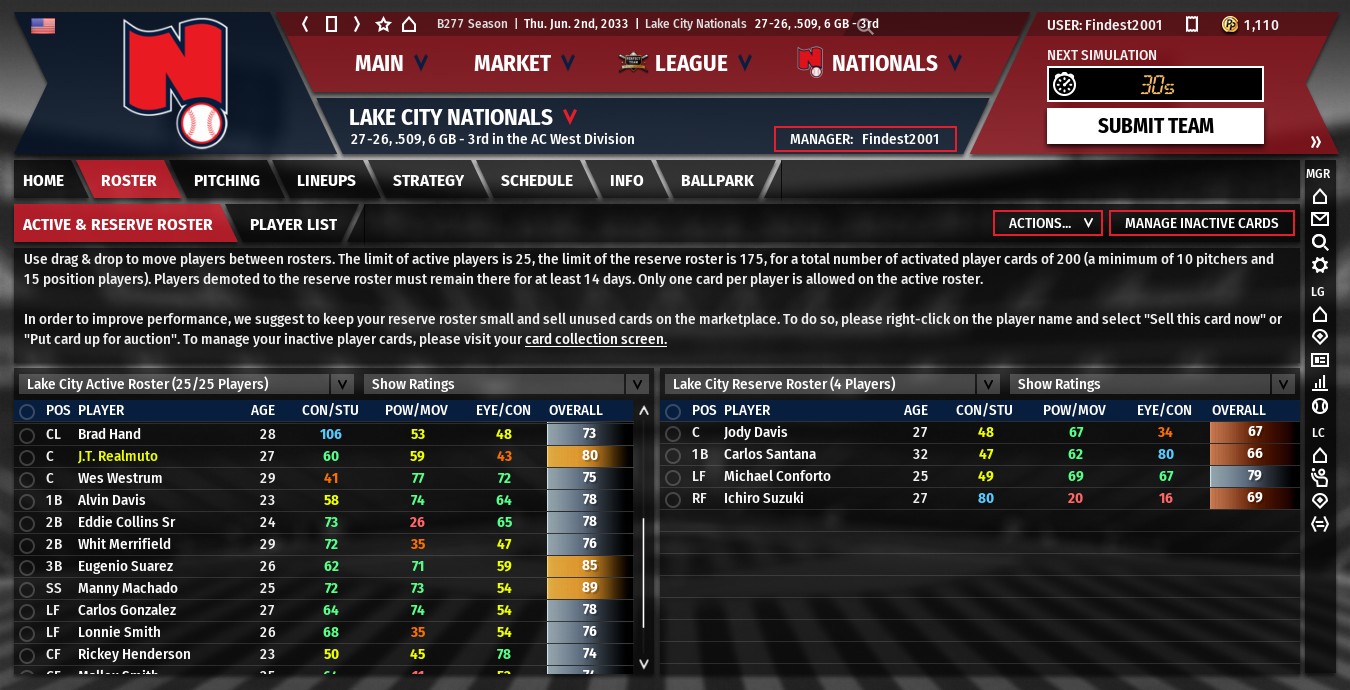Select Manny Machado in active roster

[x=128, y=588]
